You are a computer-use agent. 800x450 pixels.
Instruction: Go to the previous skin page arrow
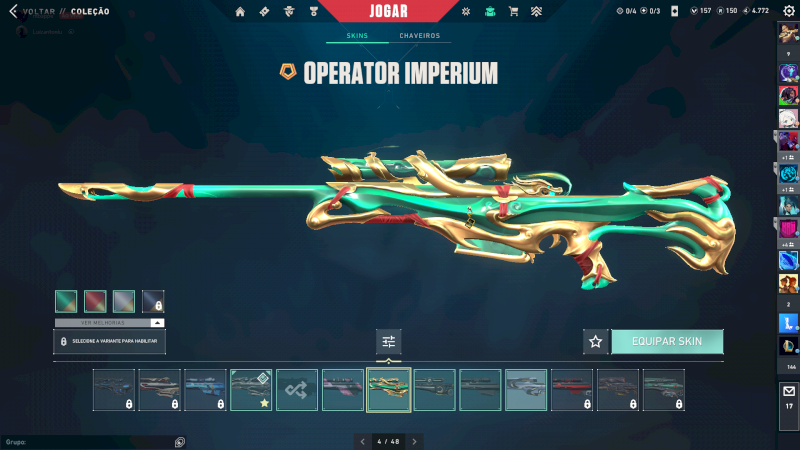(x=363, y=441)
